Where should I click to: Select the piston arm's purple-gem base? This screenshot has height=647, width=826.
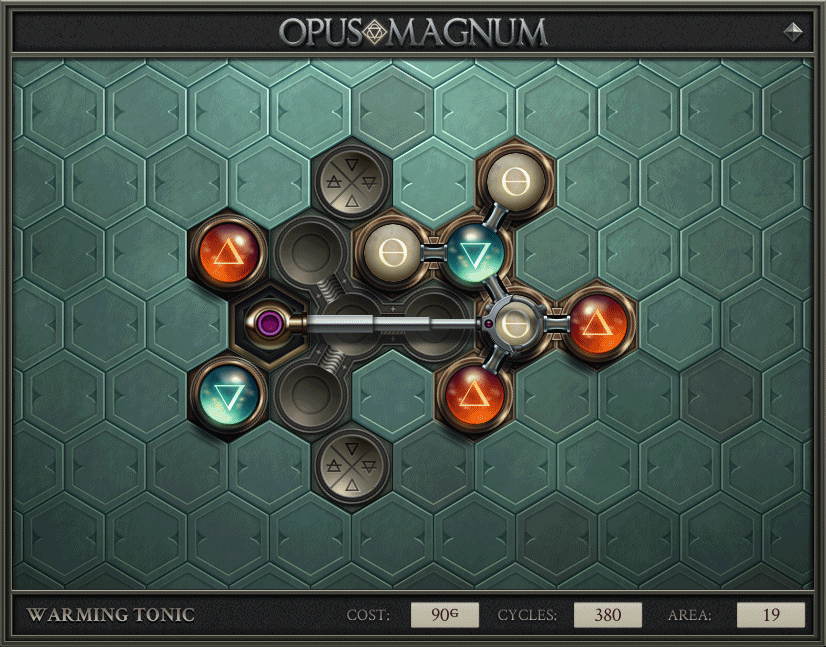coord(268,323)
